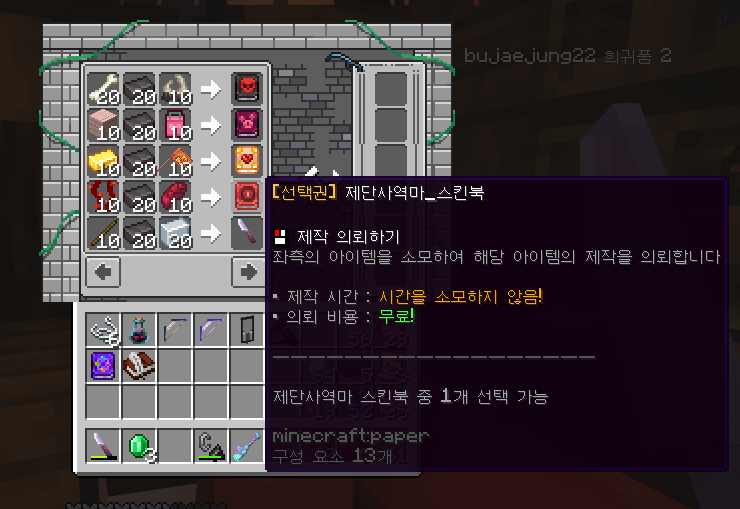Viewport: 740px width, 509px height.
Task: Select the emerald stack in the hotbar
Action: click(x=139, y=447)
